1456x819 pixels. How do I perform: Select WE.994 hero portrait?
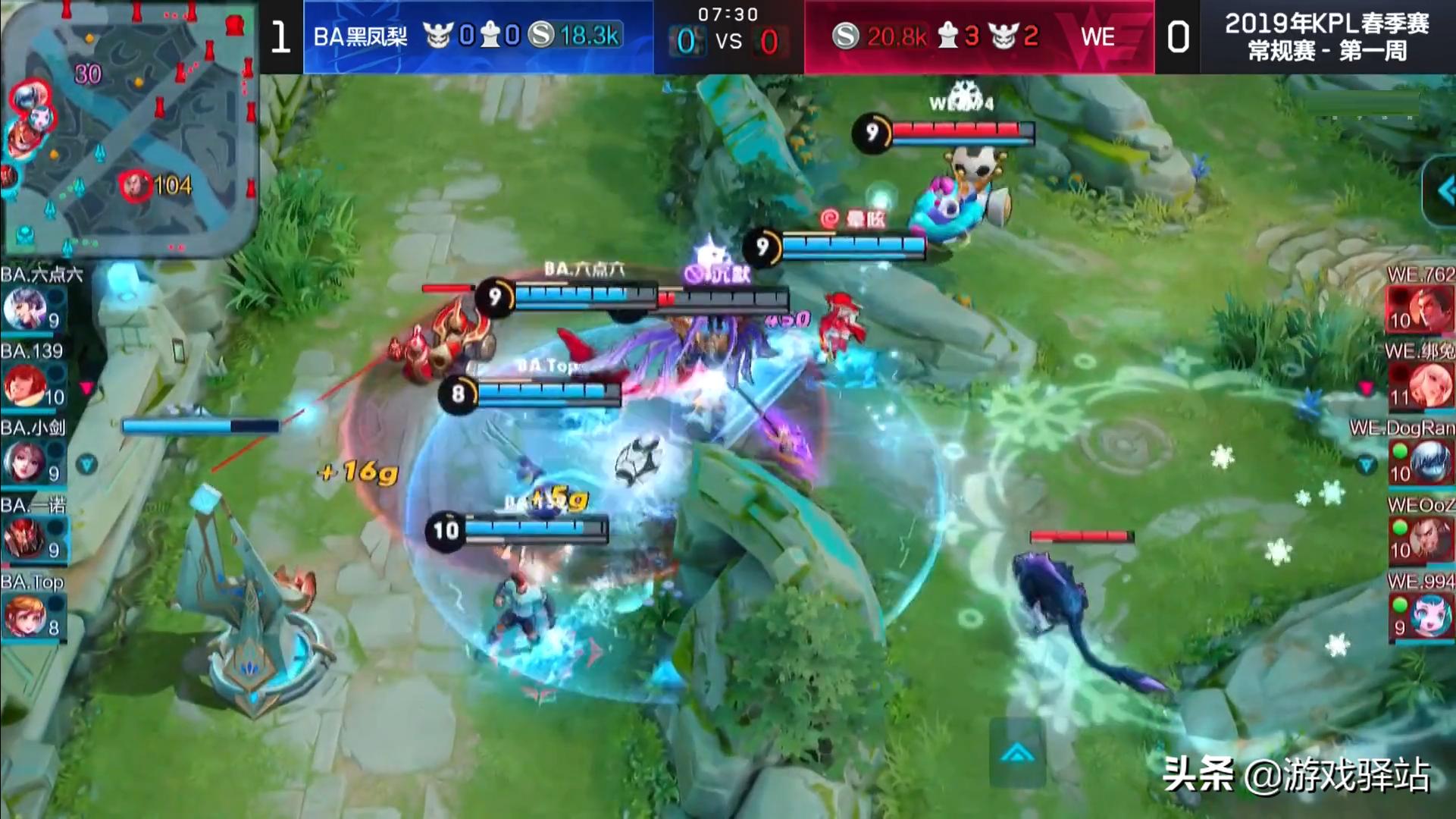click(x=1422, y=616)
